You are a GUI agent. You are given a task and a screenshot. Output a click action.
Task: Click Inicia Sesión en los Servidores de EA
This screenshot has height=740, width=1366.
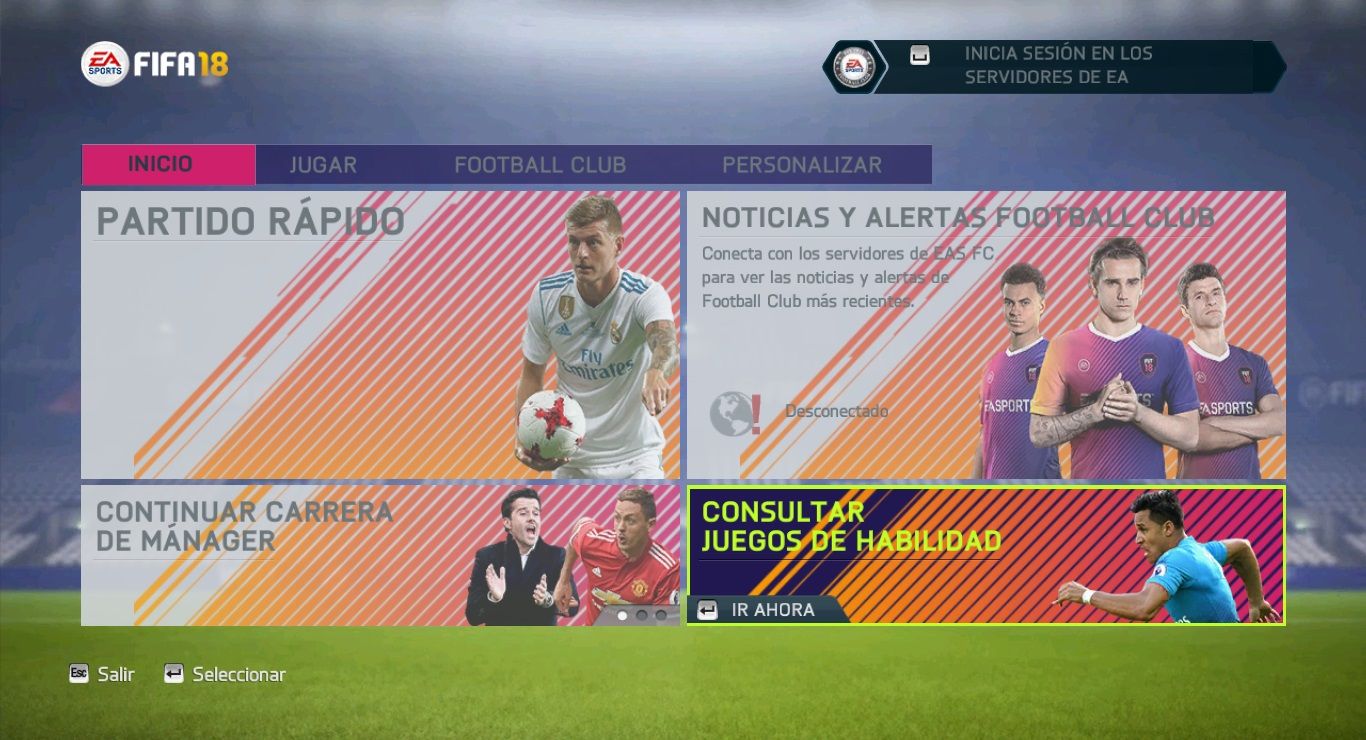coord(1058,66)
